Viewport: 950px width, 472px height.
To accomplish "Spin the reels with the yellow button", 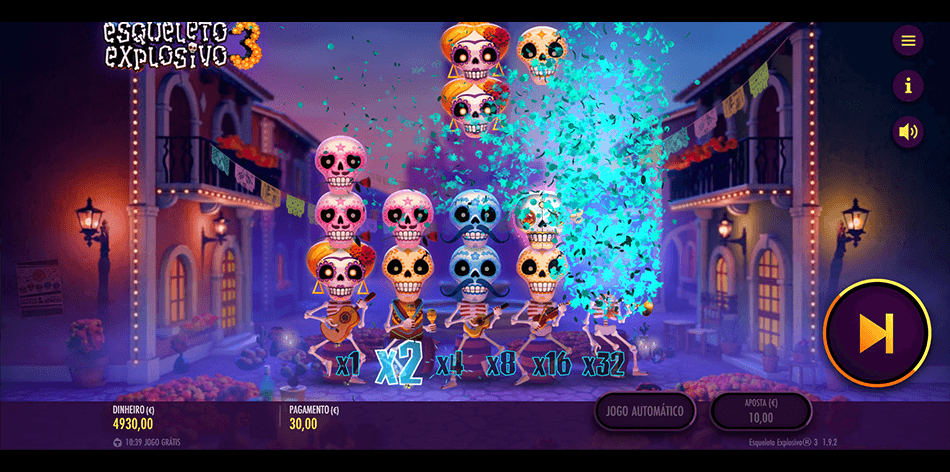I will coord(877,333).
